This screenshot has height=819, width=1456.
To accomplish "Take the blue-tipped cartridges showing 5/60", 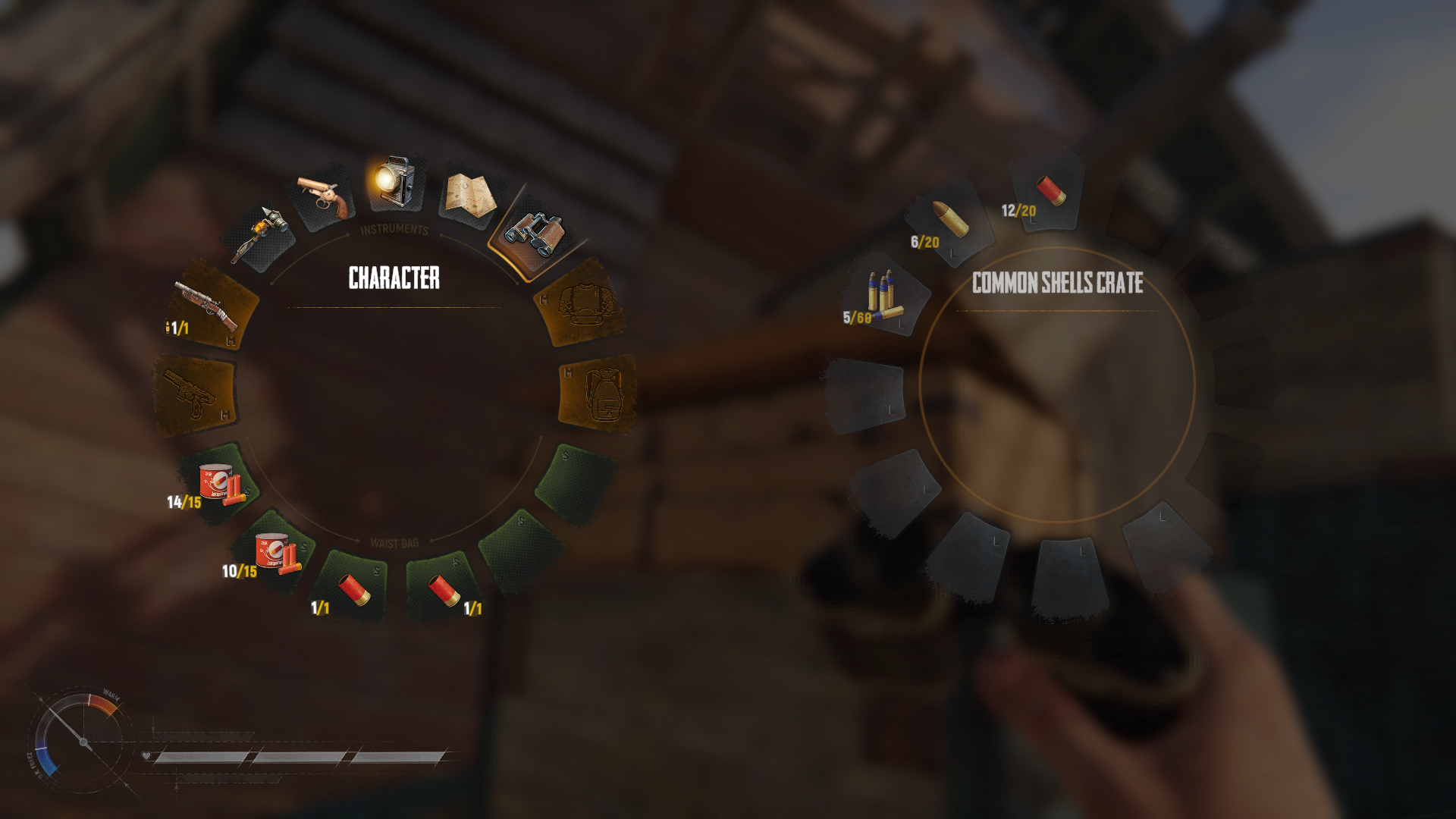I will point(883,294).
